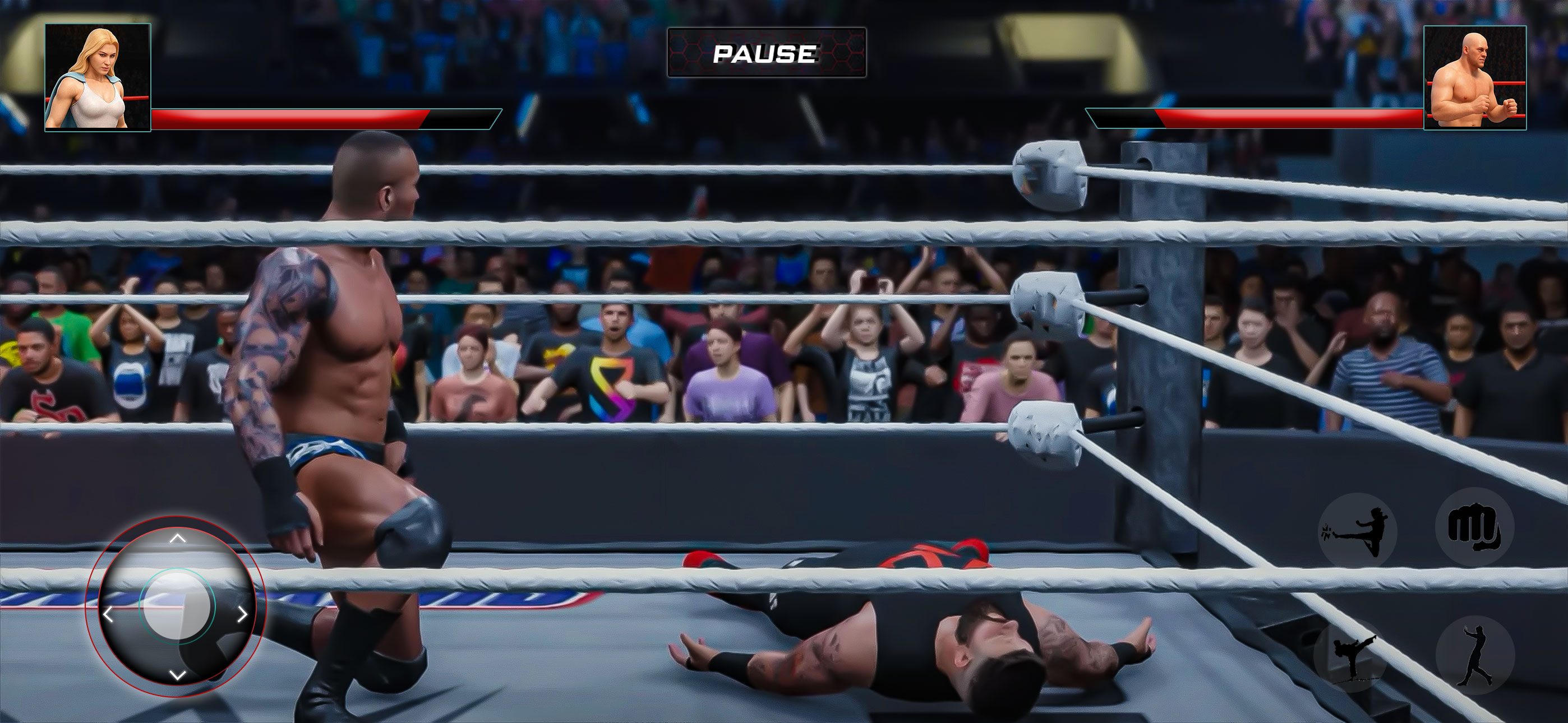The image size is (1568, 723).
Task: Move left with the joystick arrow
Action: pyautogui.click(x=108, y=615)
